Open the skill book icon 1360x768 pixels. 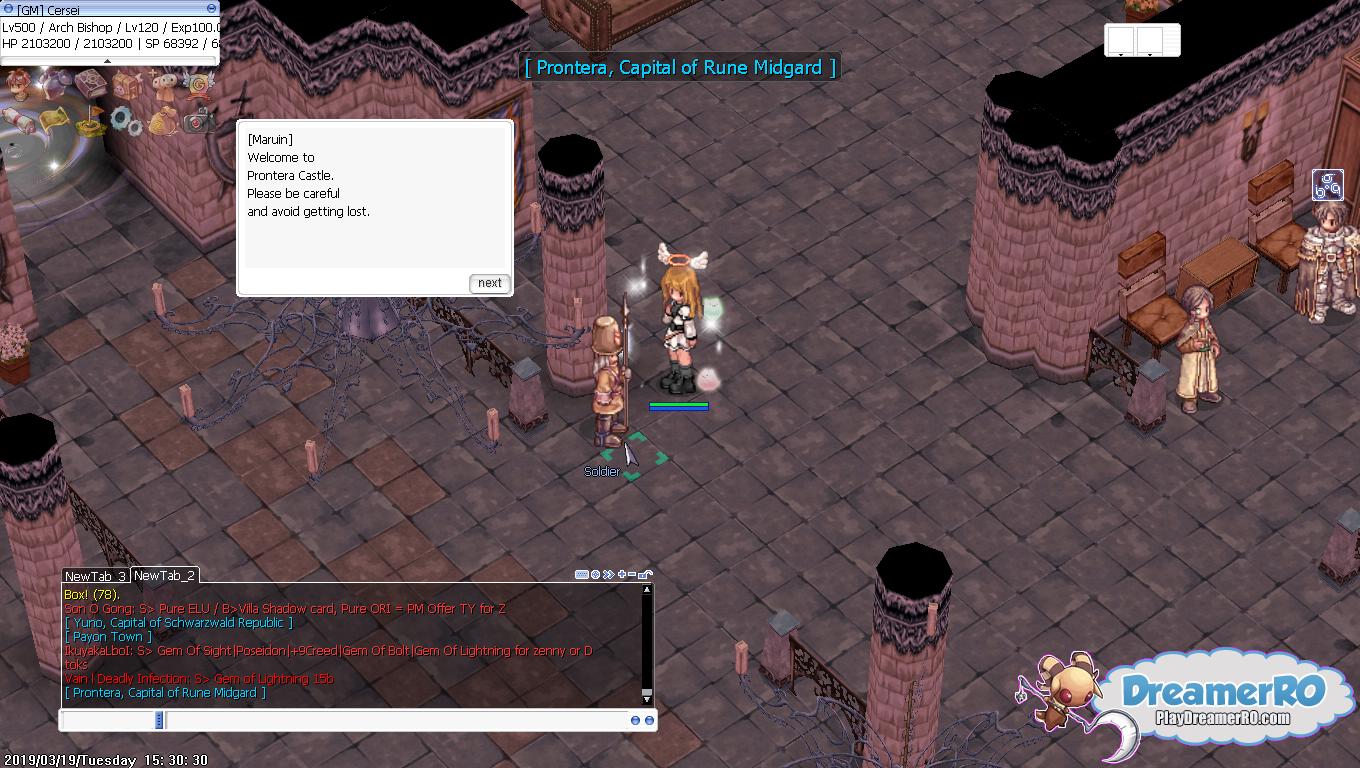click(91, 82)
